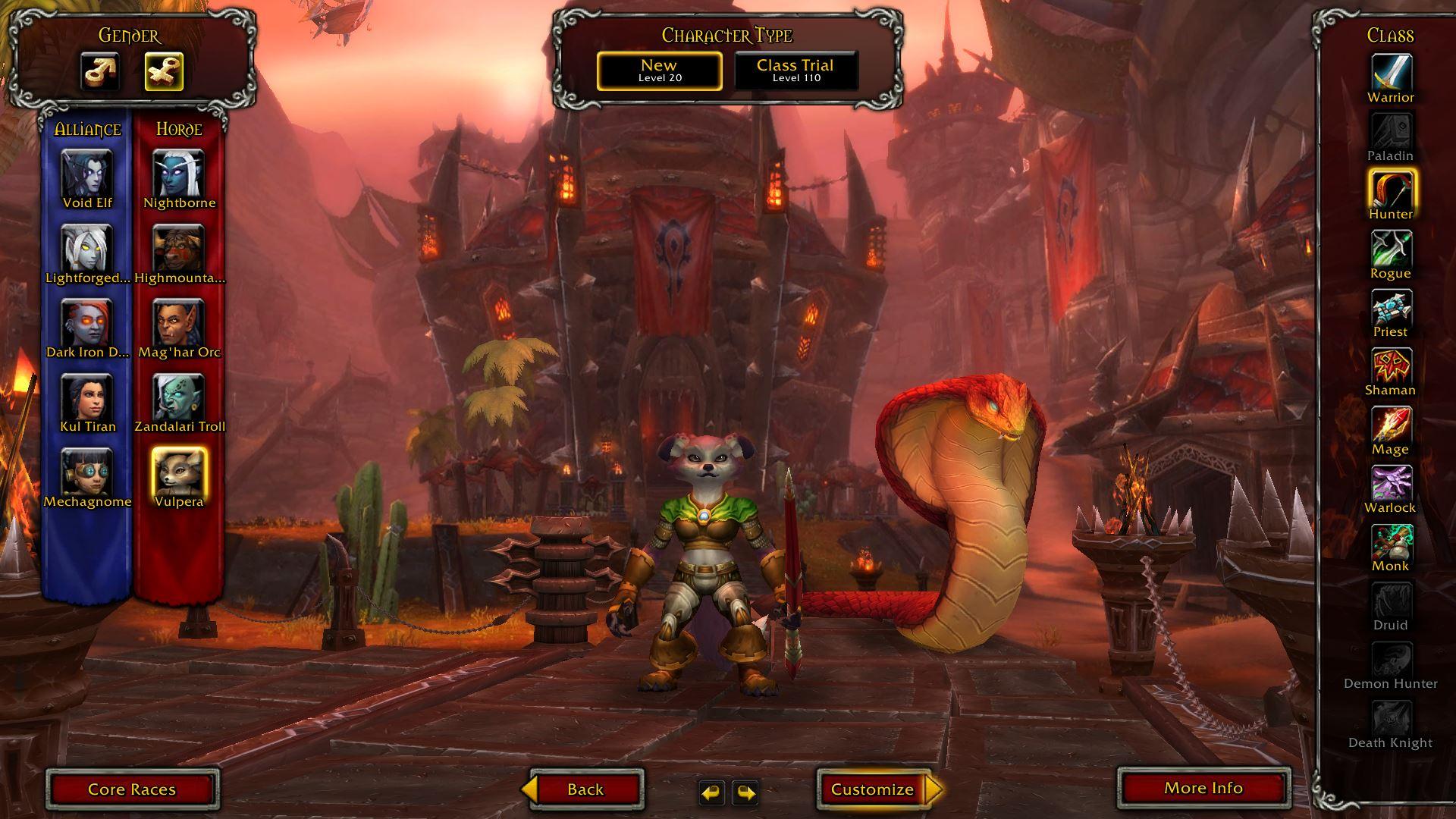
Task: Pick the Void Elf race
Action: click(87, 173)
